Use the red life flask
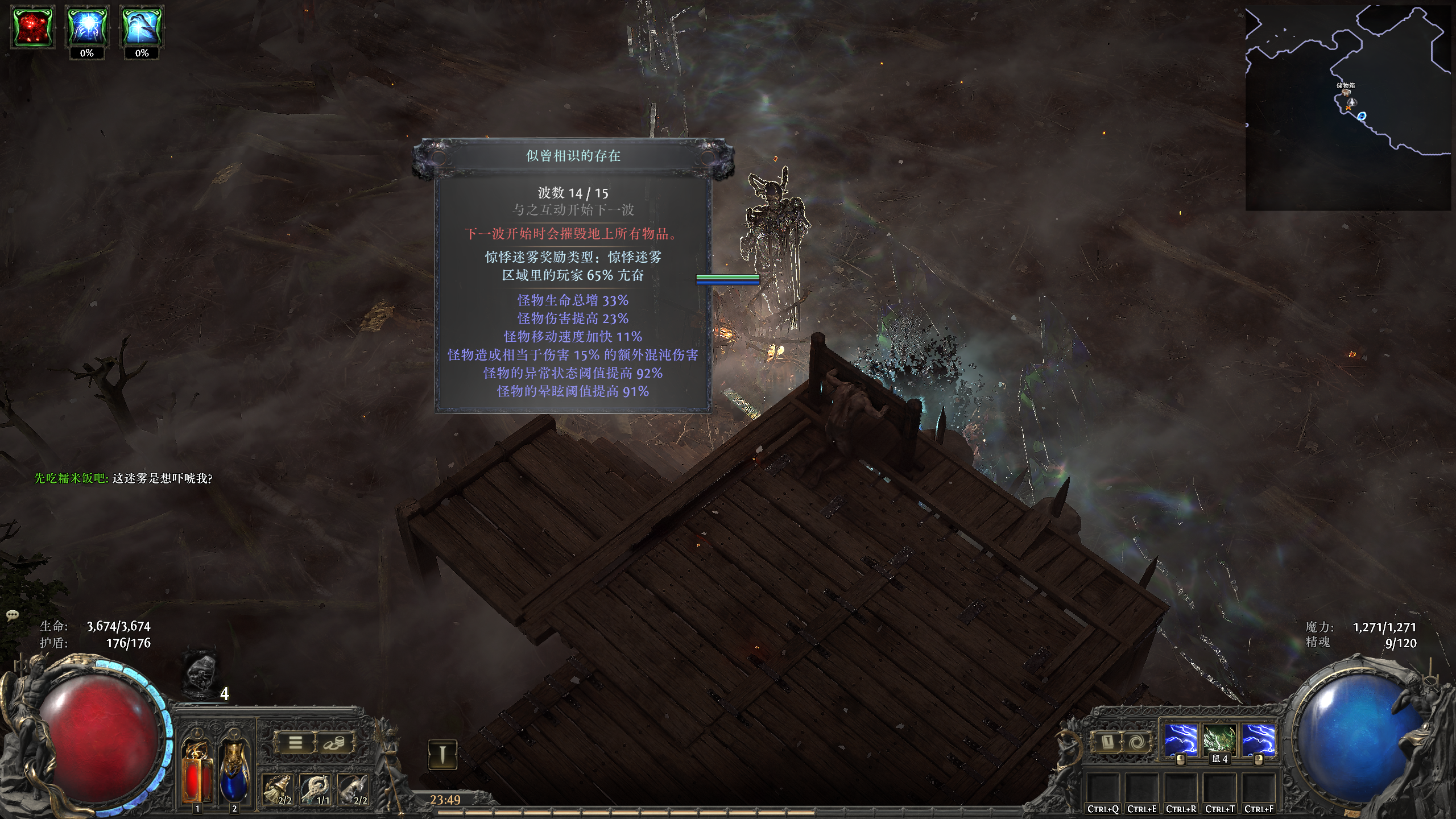The height and width of the screenshot is (819, 1456). (x=197, y=771)
